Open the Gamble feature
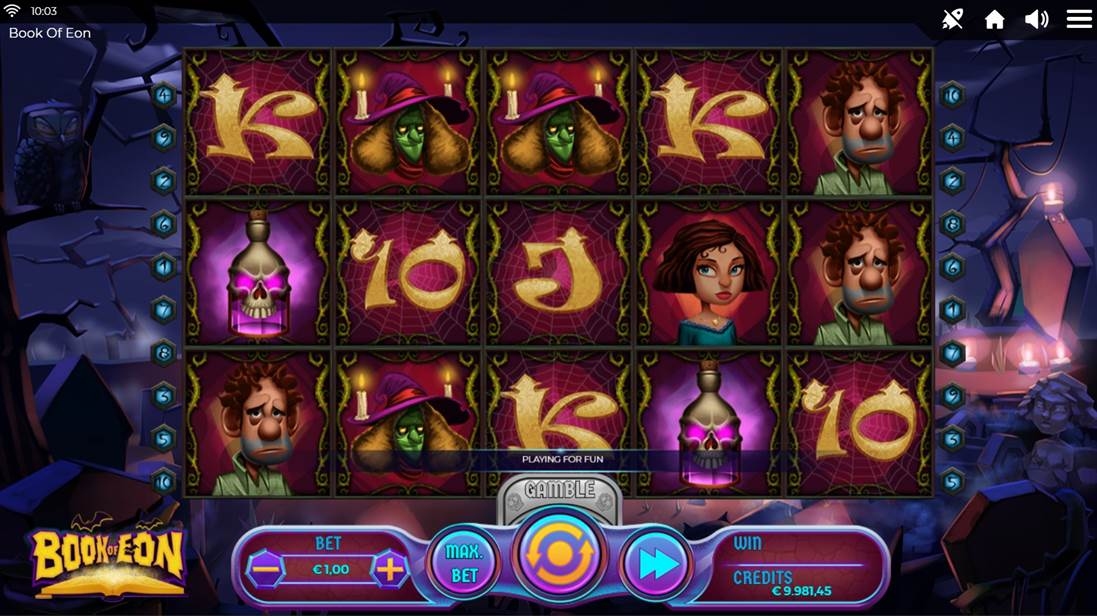Image resolution: width=1097 pixels, height=616 pixels. [x=560, y=491]
